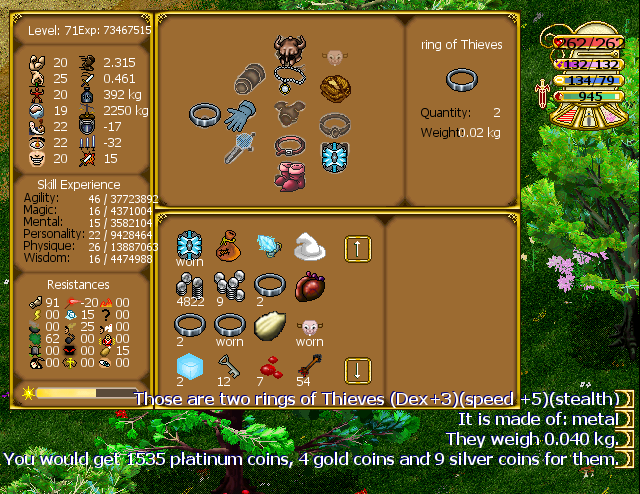Screen dimensions: 640x494
Task: Choose the ice cube item stack
Action: point(190,367)
